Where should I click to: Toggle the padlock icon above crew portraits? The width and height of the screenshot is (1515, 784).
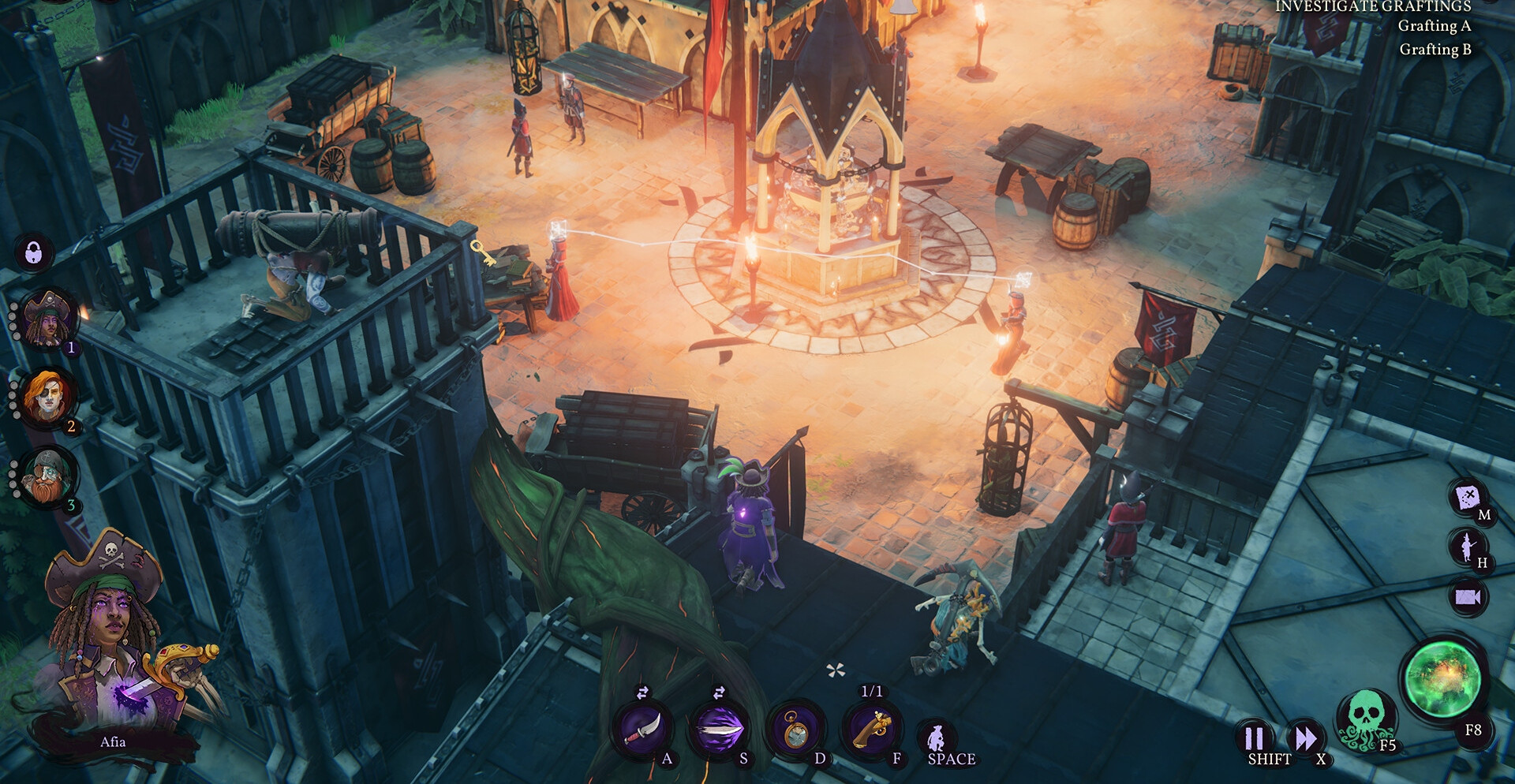(33, 253)
